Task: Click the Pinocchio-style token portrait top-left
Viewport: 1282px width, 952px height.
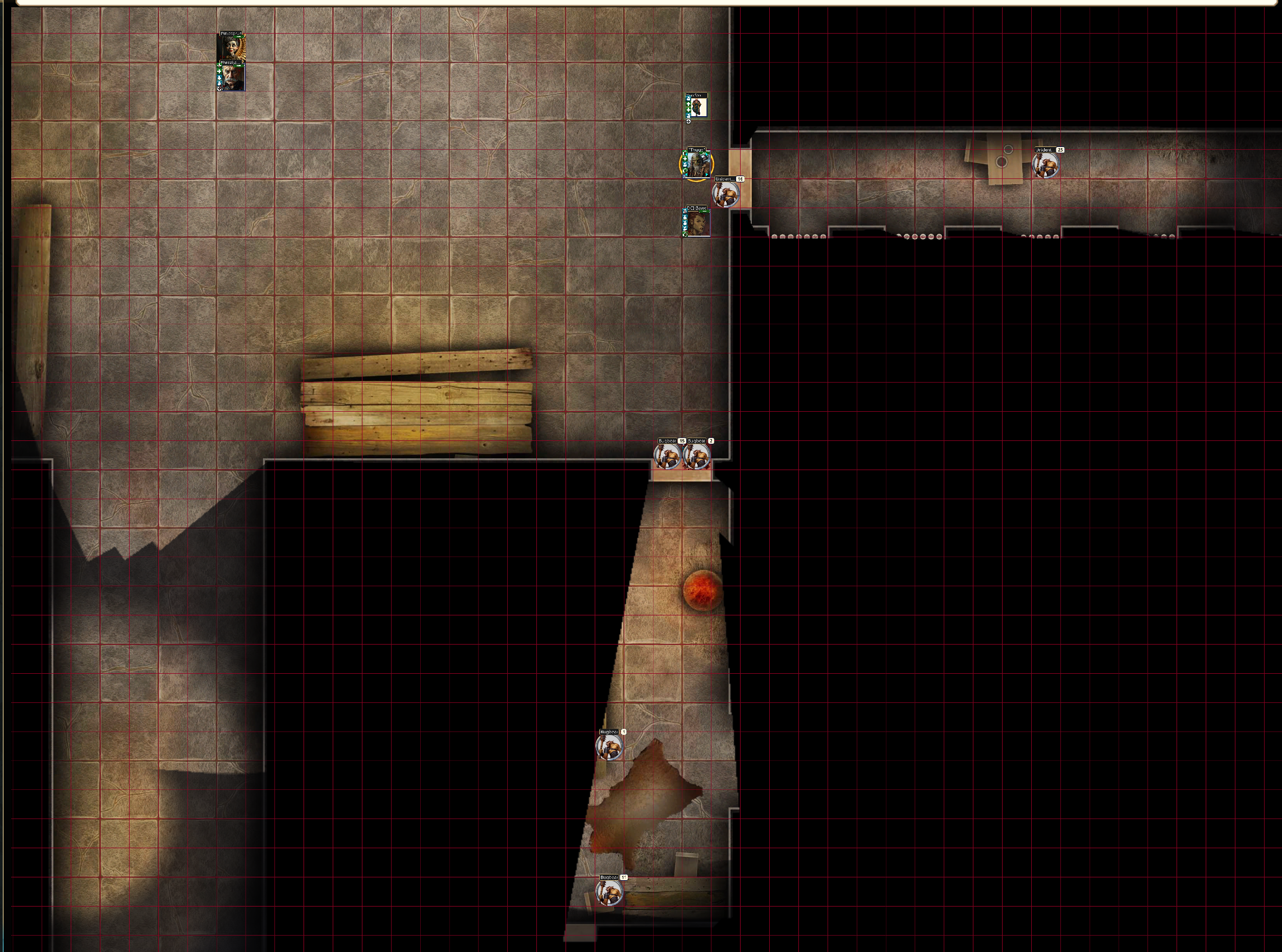Action: (231, 47)
